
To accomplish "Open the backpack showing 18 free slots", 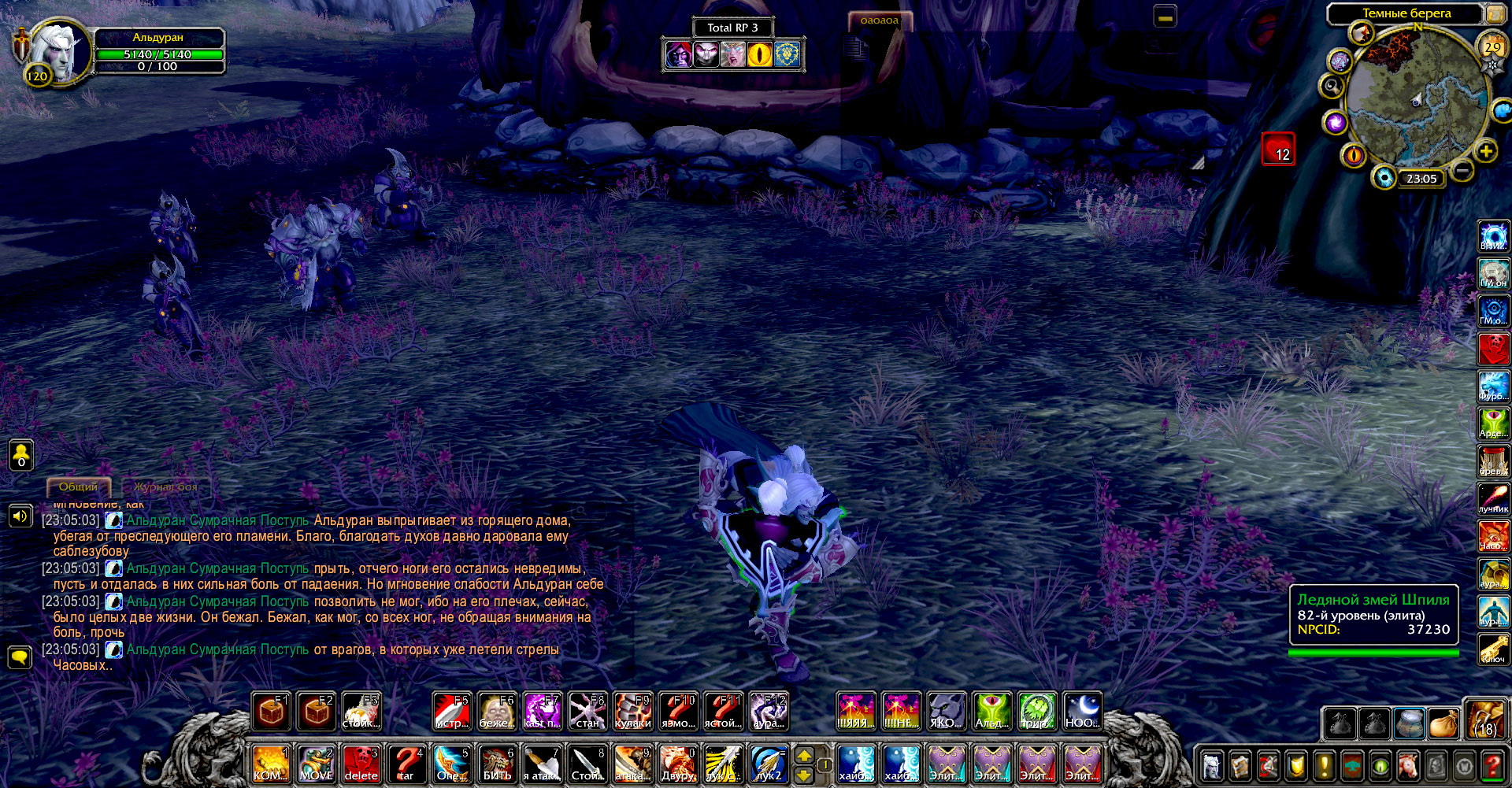I will click(x=1485, y=720).
